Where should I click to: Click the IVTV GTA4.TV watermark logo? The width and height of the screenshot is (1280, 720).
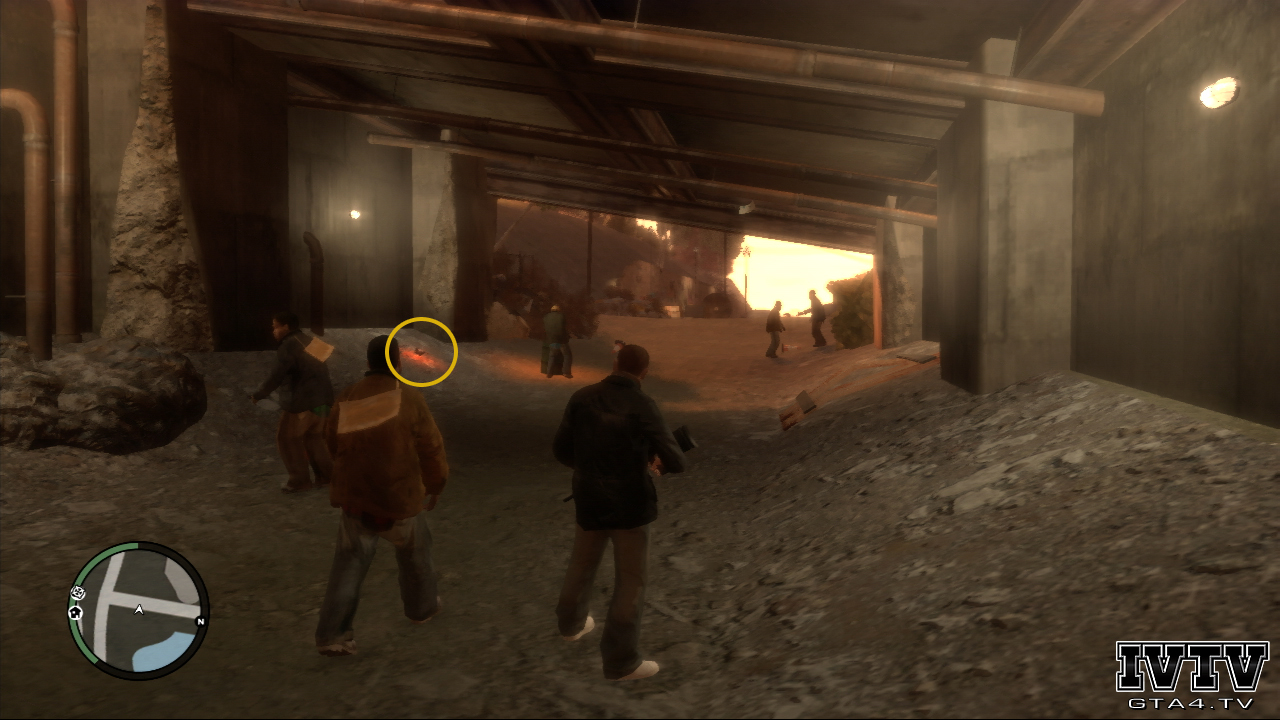1191,675
